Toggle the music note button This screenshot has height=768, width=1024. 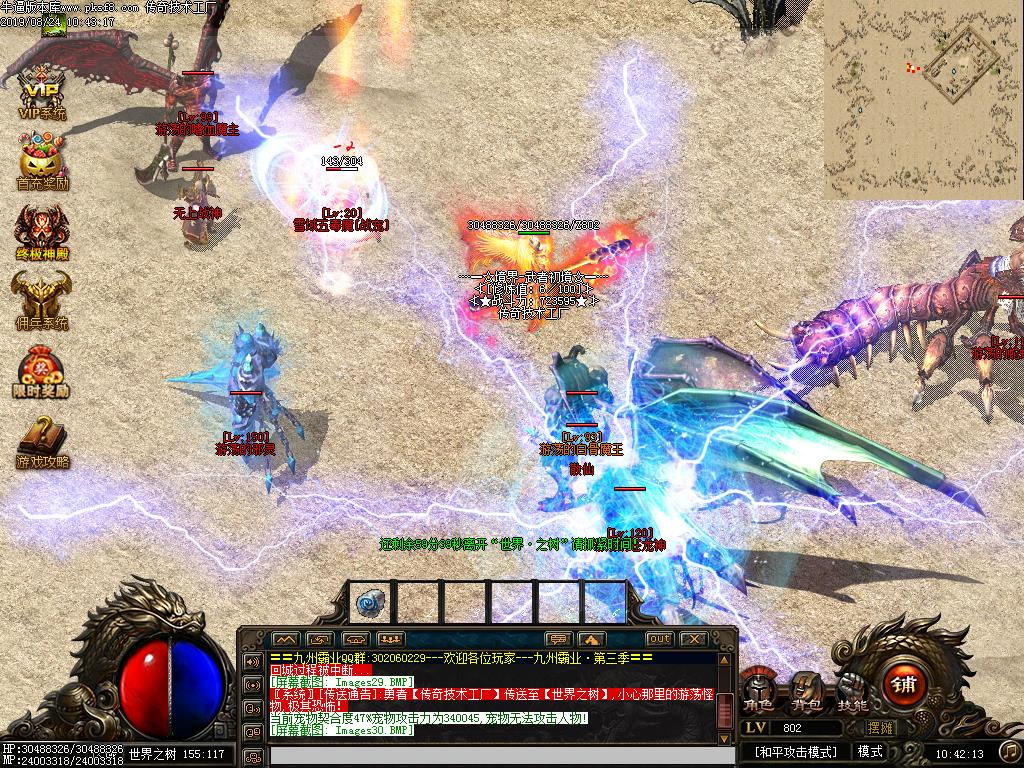pos(1009,750)
